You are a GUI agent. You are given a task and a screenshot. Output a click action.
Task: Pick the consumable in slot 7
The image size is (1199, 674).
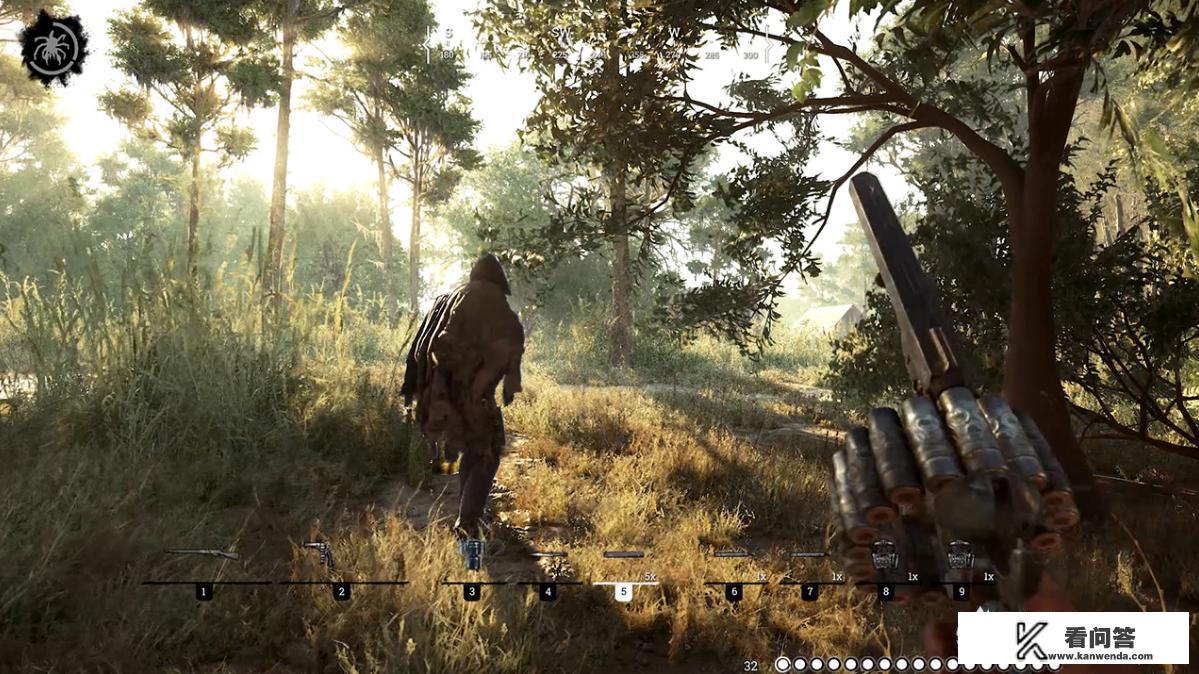pos(808,555)
